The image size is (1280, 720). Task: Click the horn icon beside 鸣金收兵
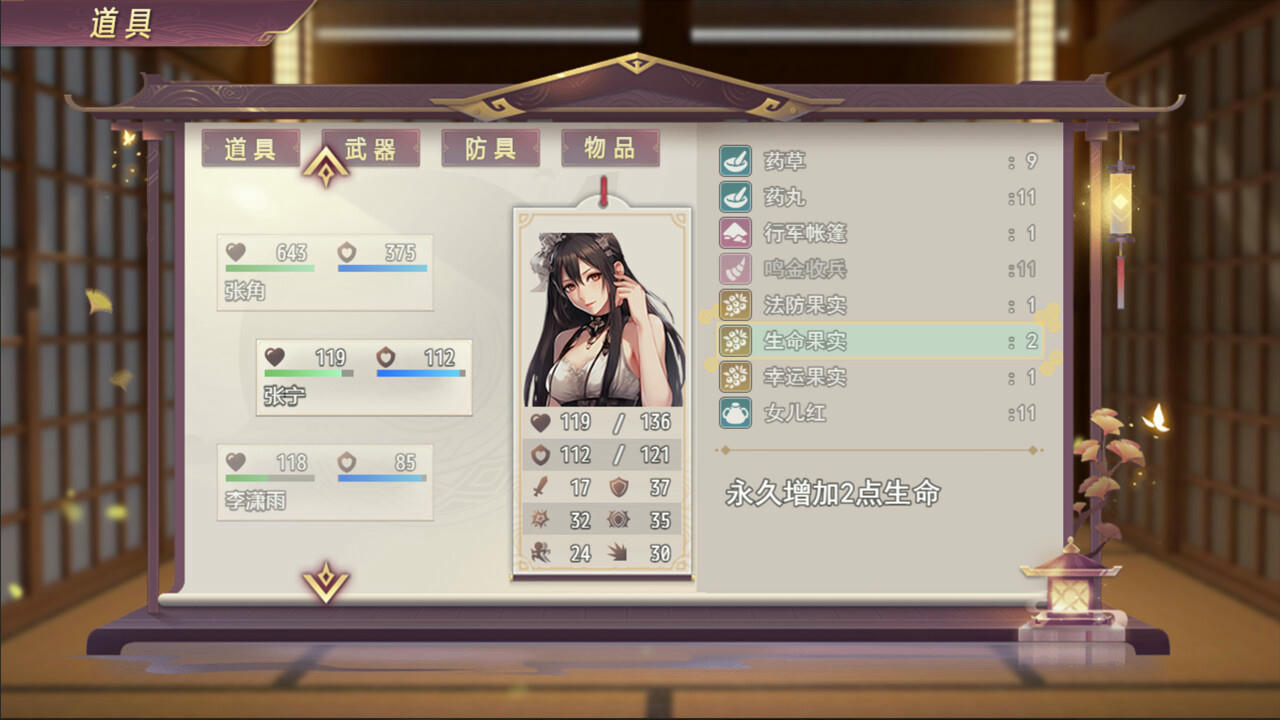tap(734, 269)
